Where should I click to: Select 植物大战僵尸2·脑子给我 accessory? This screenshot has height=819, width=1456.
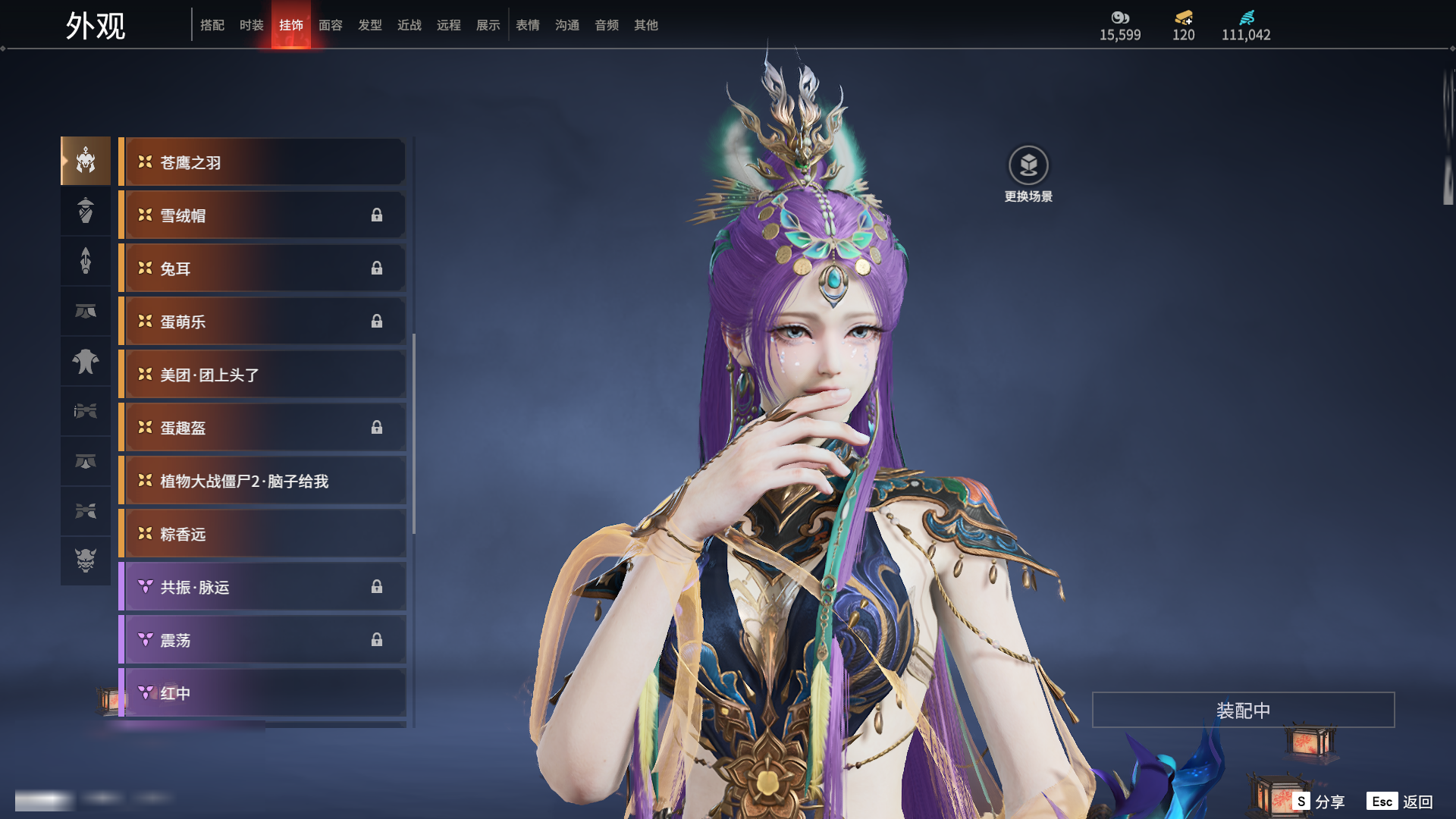(x=262, y=481)
